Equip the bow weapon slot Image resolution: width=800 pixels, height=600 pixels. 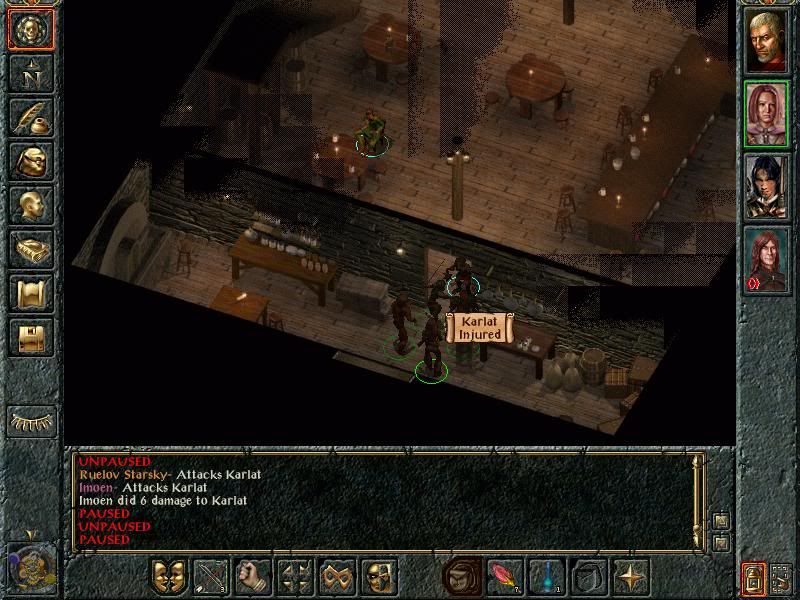point(211,577)
